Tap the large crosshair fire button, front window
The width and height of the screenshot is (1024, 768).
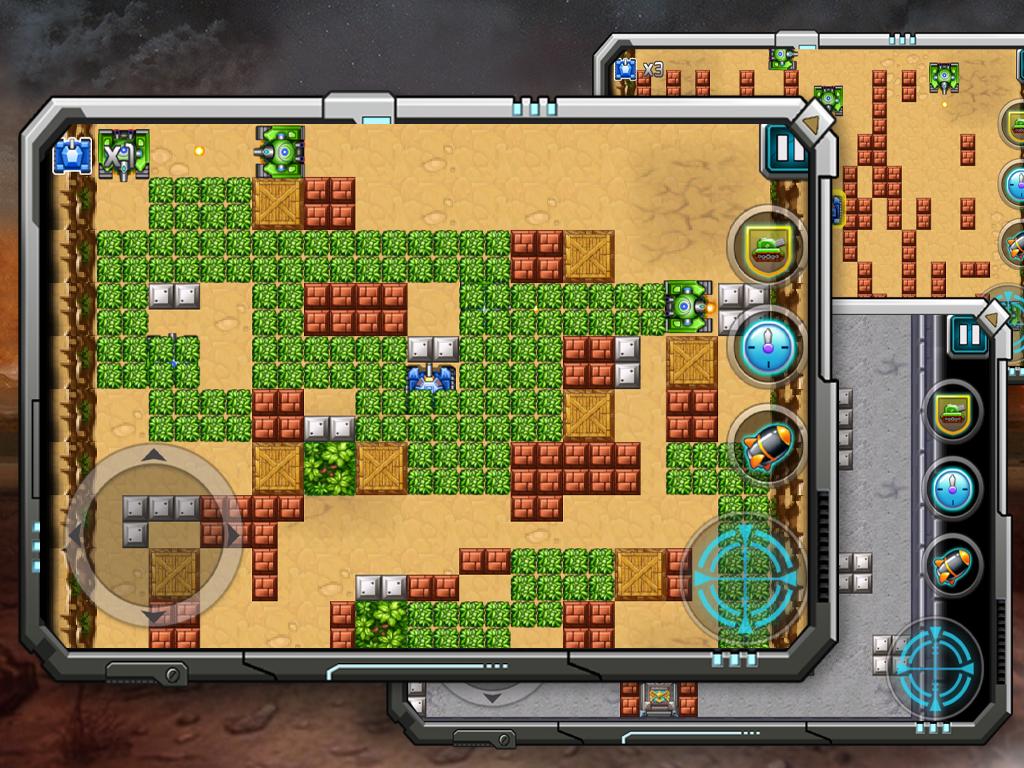coord(741,573)
